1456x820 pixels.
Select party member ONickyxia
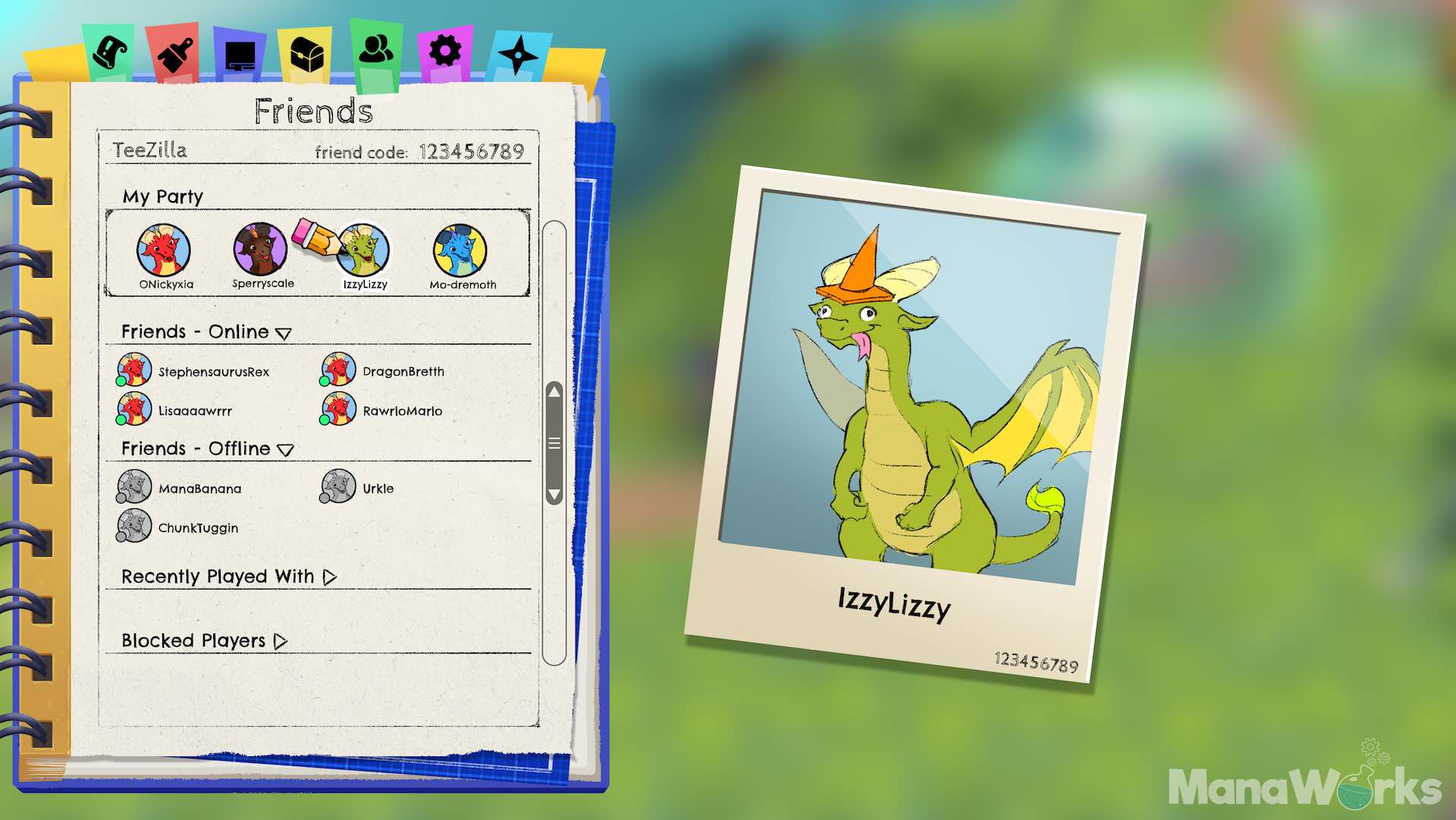[164, 251]
